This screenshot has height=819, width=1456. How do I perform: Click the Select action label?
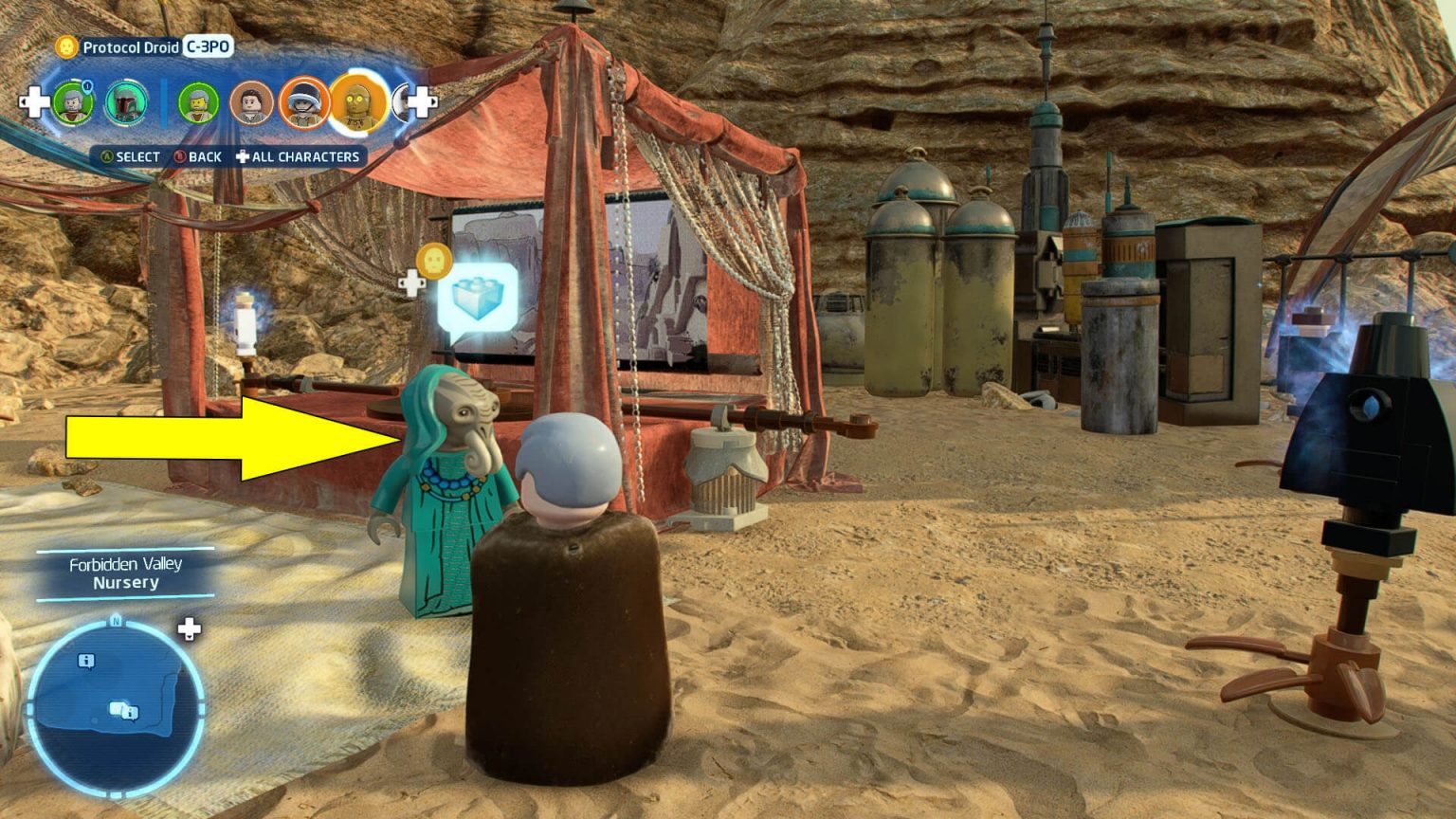[x=137, y=156]
